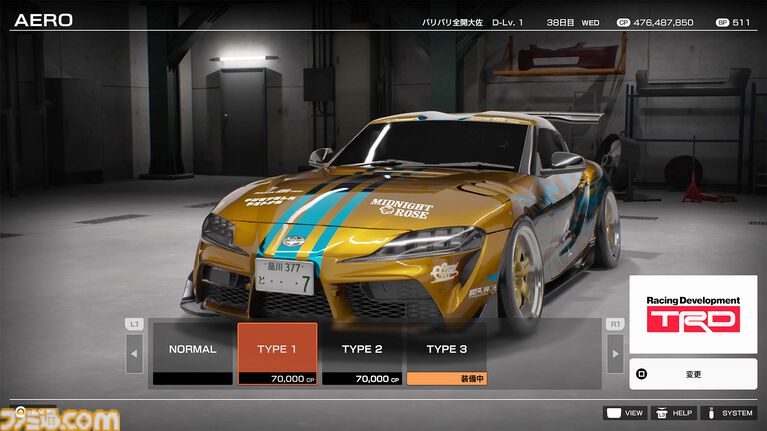Select the NORMAL aero option
The image size is (767, 431).
coord(192,353)
